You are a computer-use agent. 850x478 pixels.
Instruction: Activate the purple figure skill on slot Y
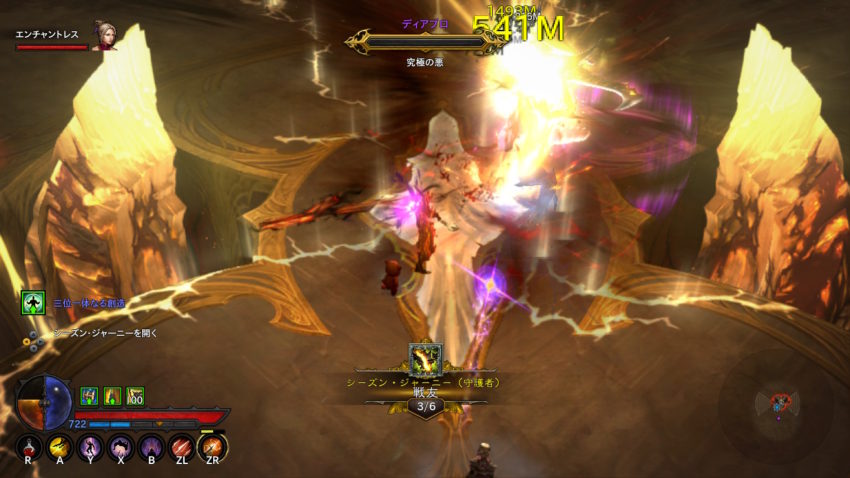91,447
